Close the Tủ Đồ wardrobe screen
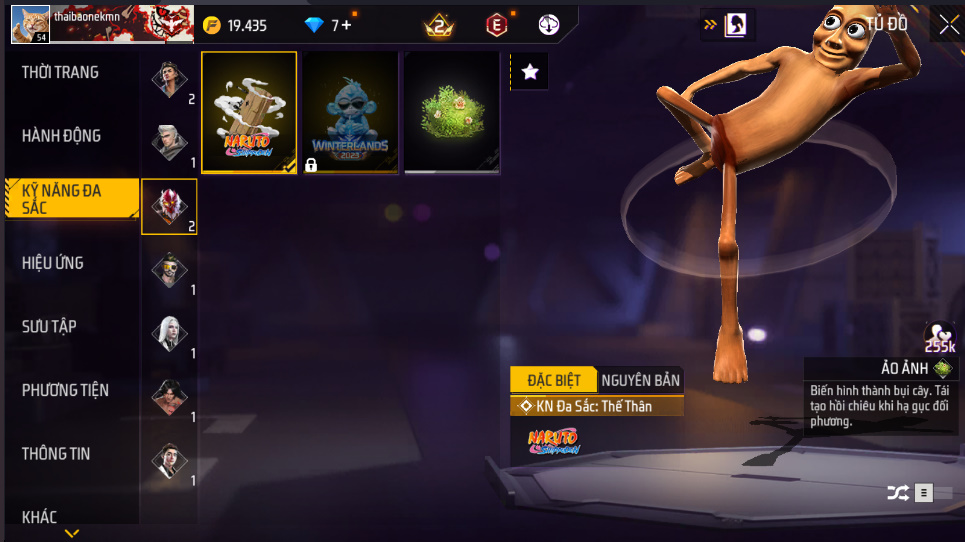The image size is (965, 542). click(948, 24)
